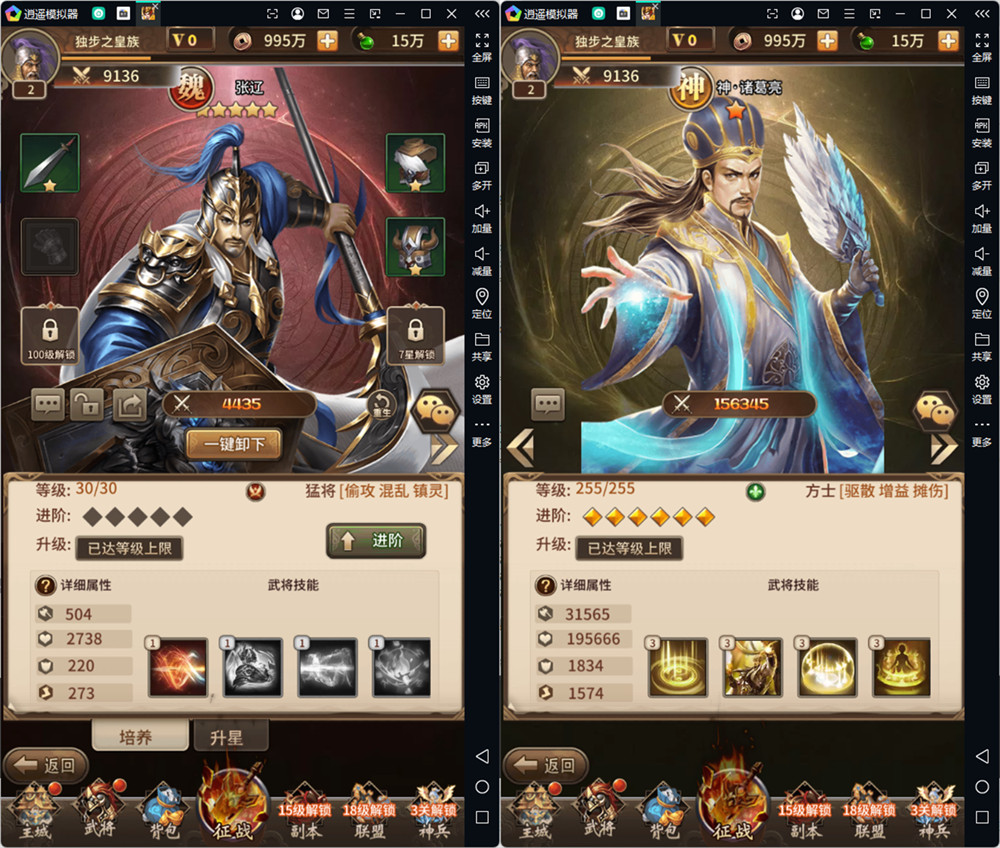Select 张辽's red flaming skill icon
The height and width of the screenshot is (848, 1000).
(178, 667)
